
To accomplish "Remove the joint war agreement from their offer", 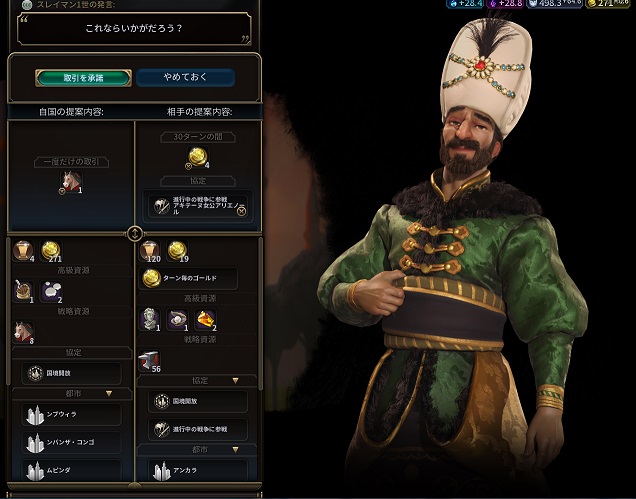I will pyautogui.click(x=197, y=206).
